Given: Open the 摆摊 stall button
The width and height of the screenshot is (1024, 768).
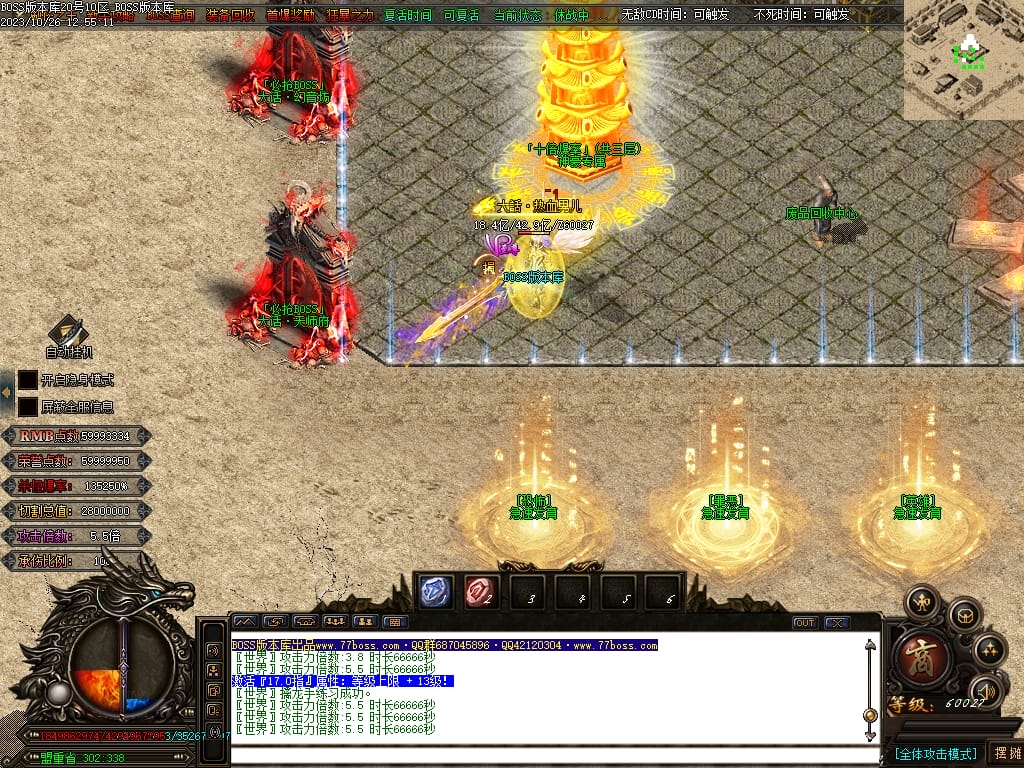Looking at the screenshot, I should pos(1005,752).
